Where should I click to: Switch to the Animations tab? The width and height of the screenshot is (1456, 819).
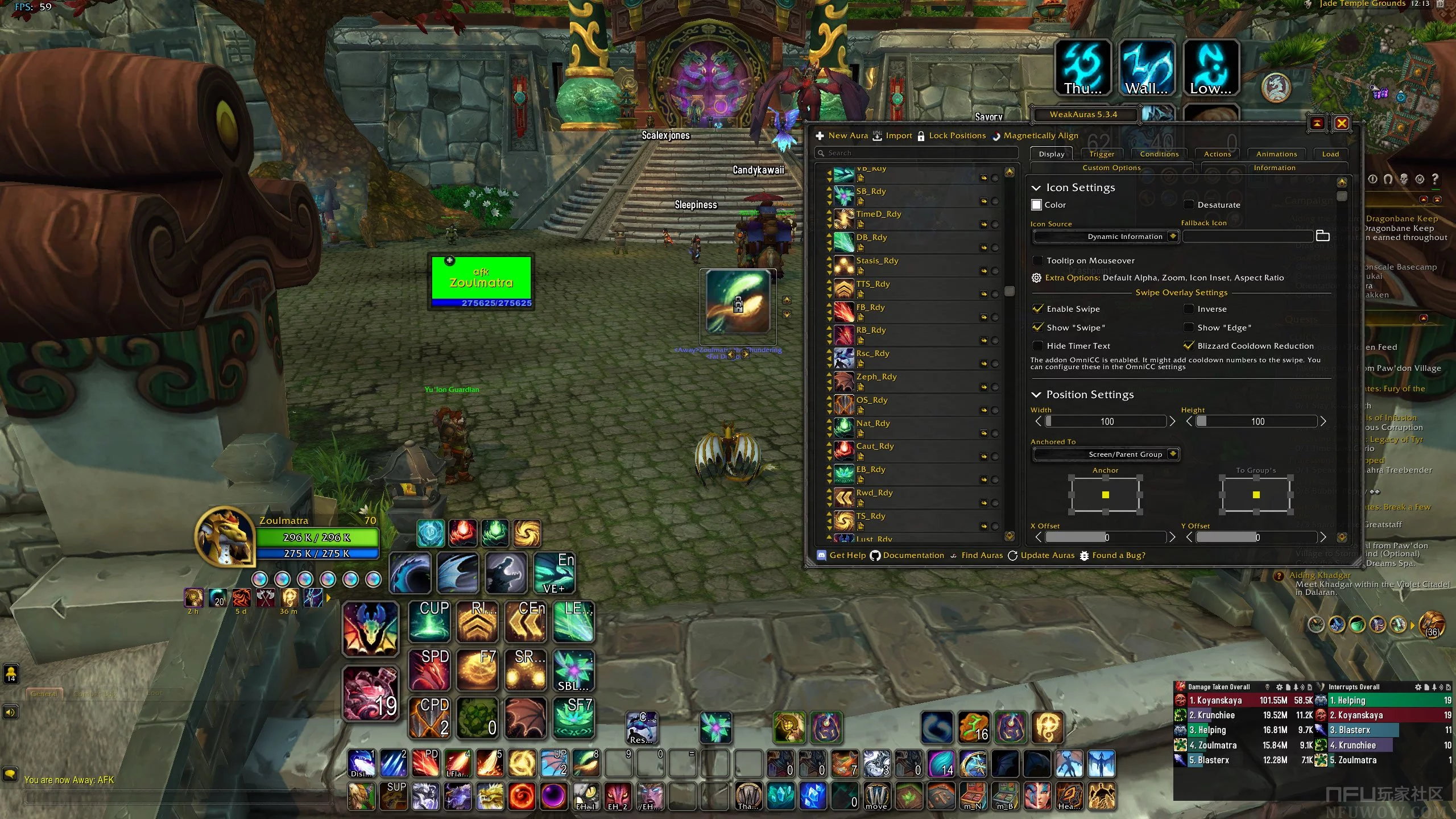[1276, 154]
